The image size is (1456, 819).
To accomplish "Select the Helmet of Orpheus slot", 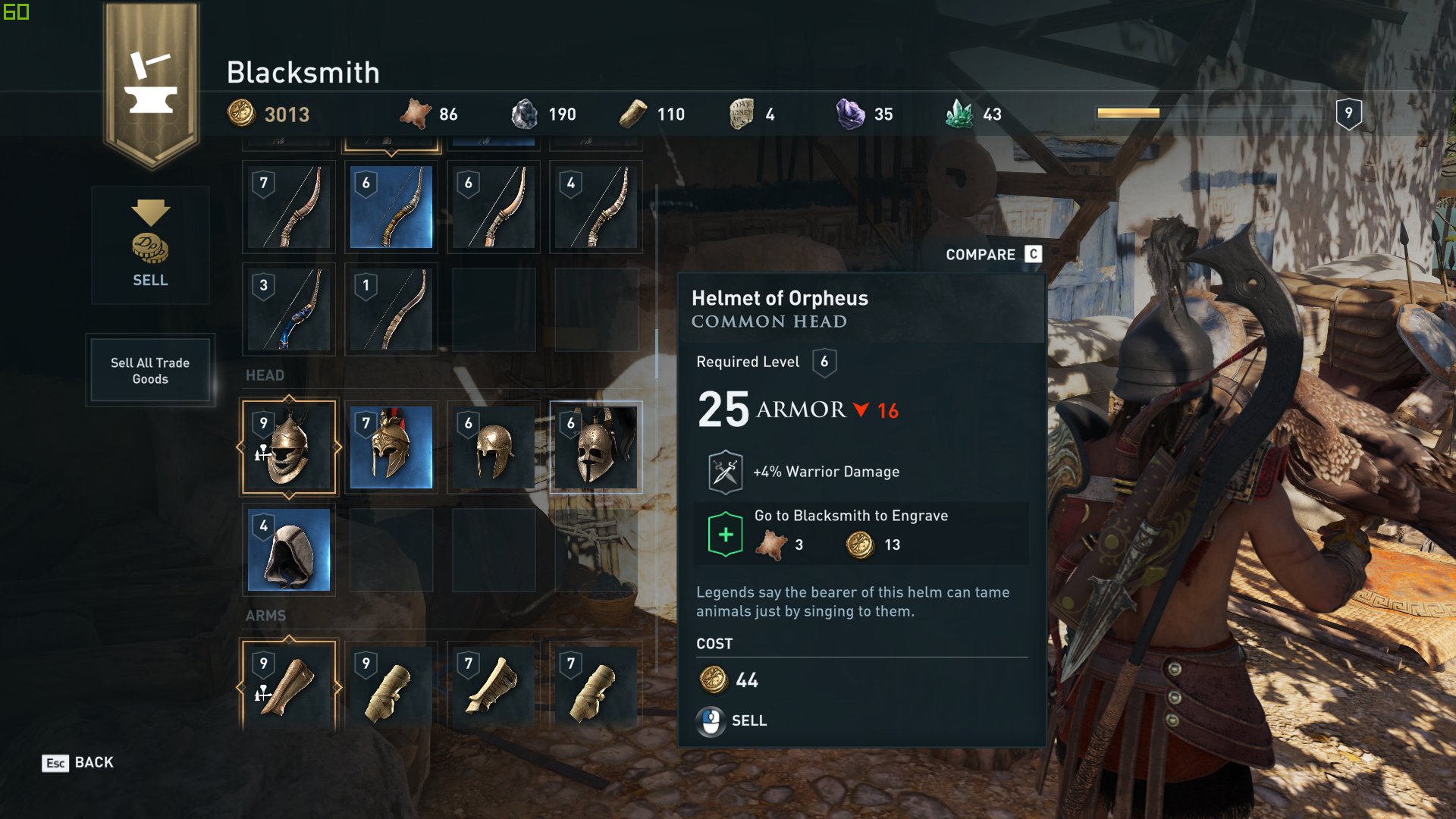I will 596,447.
